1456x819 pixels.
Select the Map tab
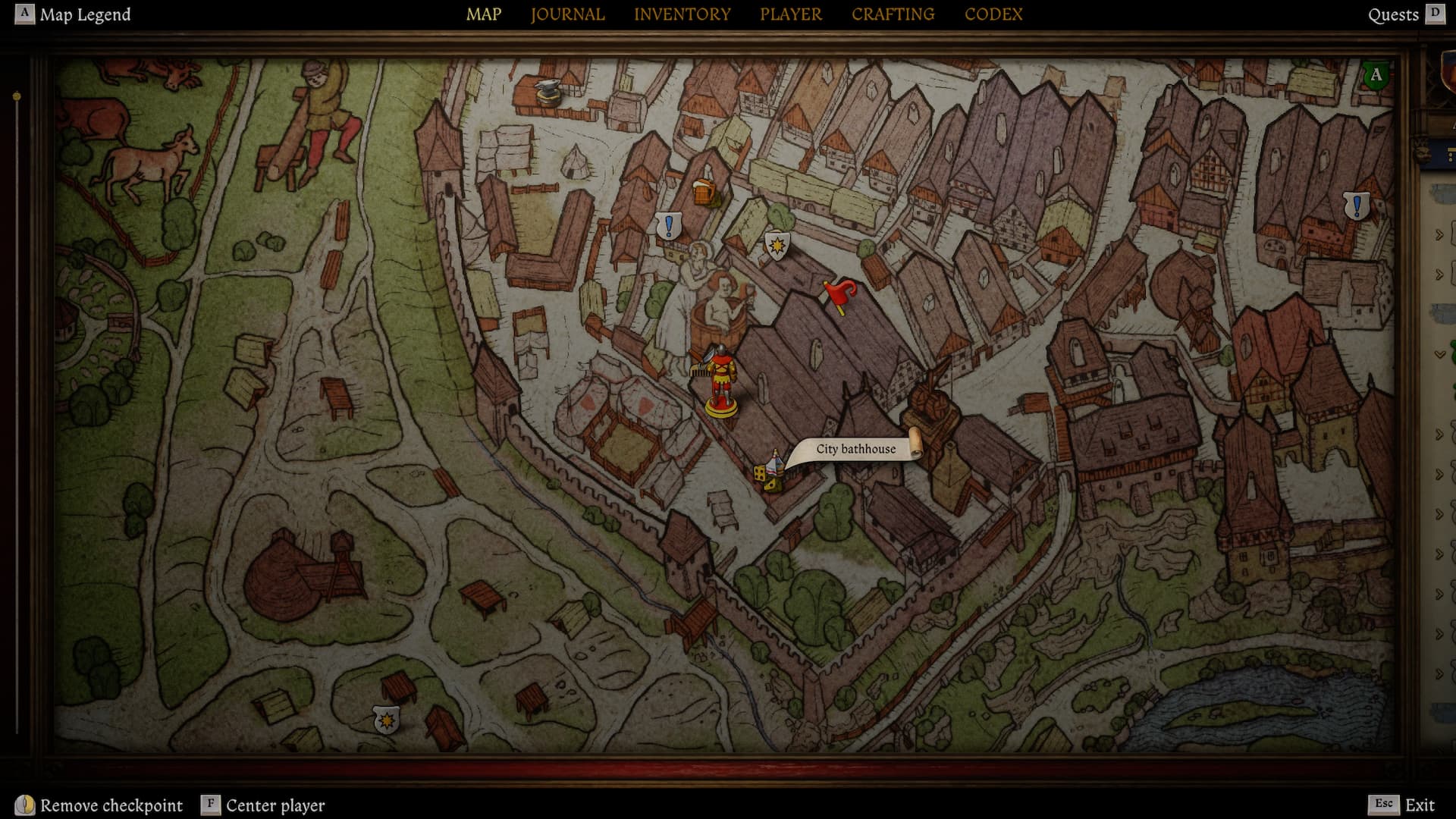point(483,14)
